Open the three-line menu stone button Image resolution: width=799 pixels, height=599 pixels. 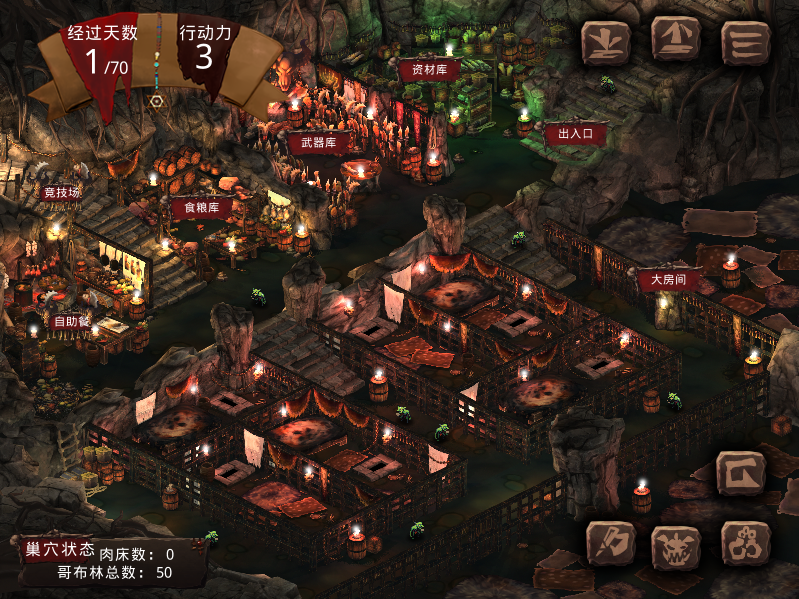(745, 42)
